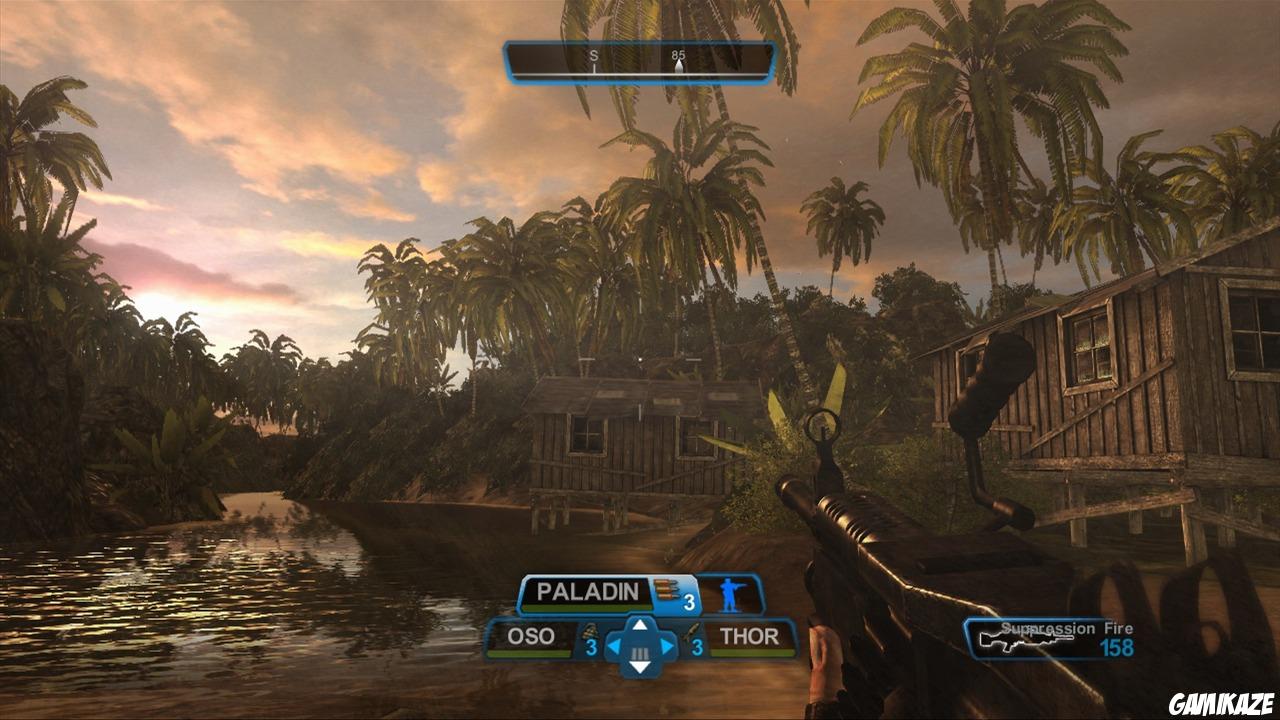The height and width of the screenshot is (720, 1280).
Task: Pick the THOR squad member panel
Action: (749, 638)
